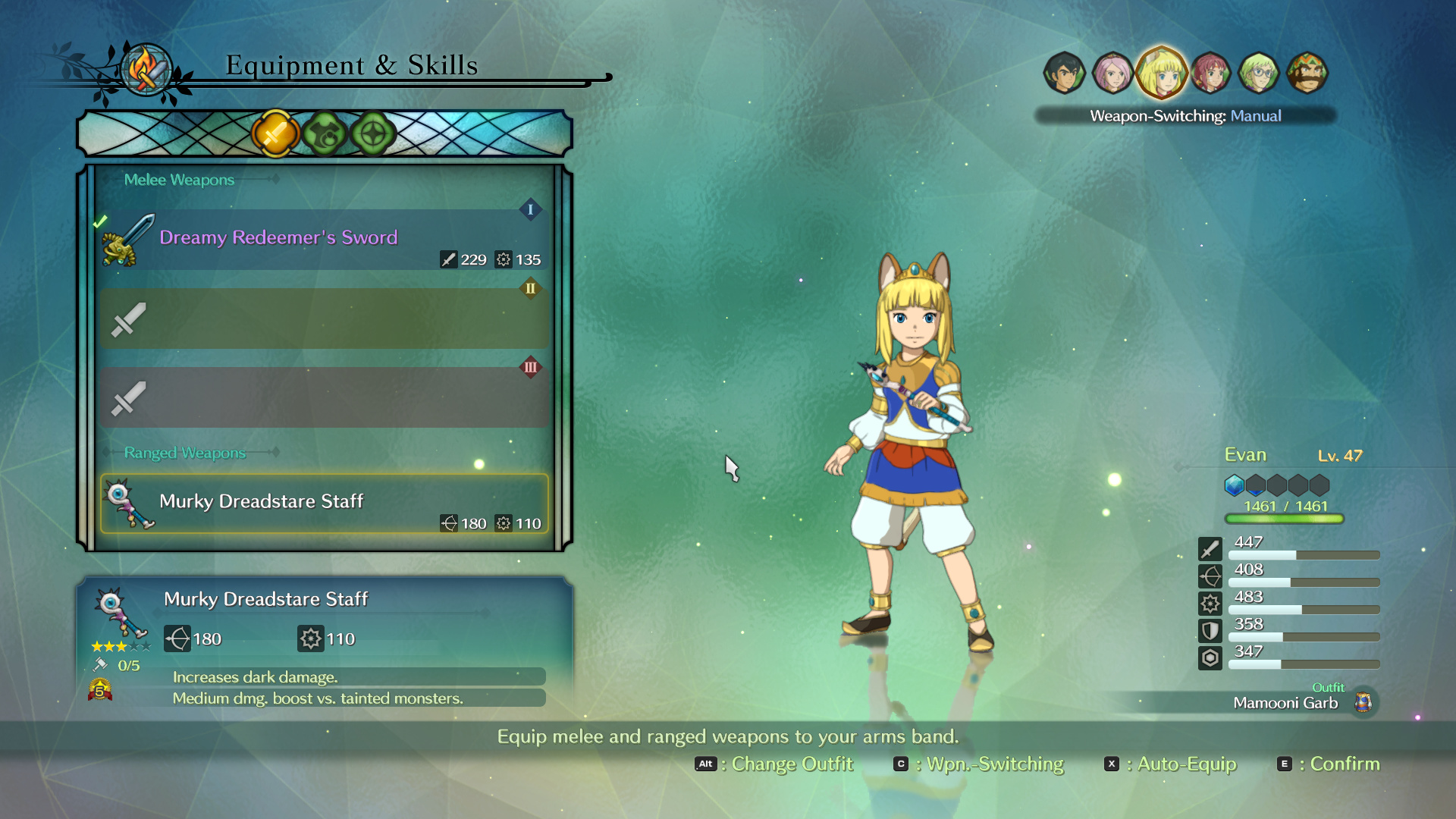1456x819 pixels.
Task: Choose the empty melee weapon slot II
Action: [325, 318]
